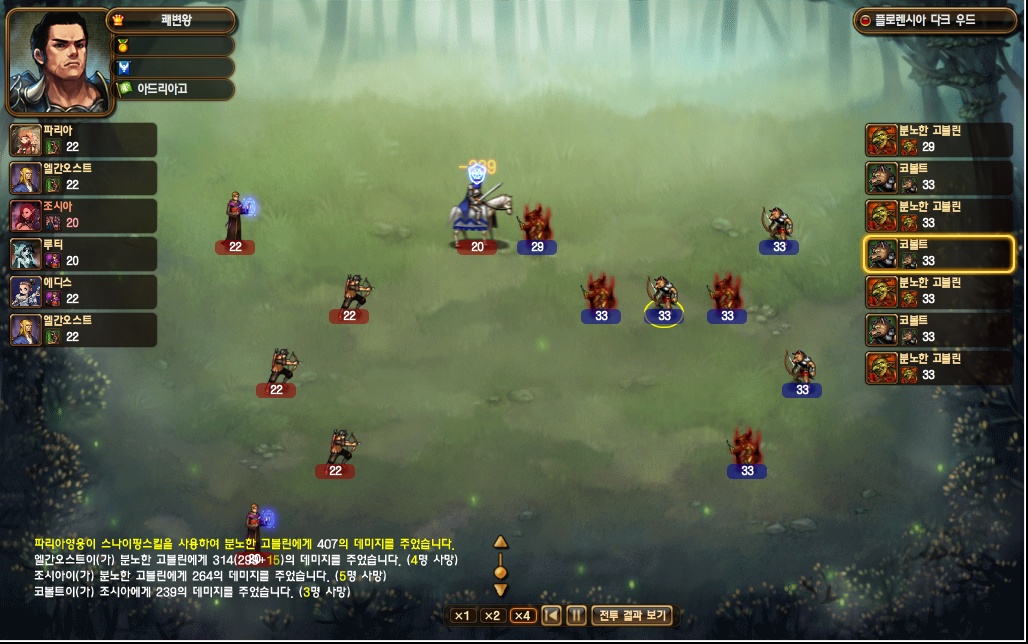Select the 에디스 hero row
The height and width of the screenshot is (644, 1028).
pos(83,291)
